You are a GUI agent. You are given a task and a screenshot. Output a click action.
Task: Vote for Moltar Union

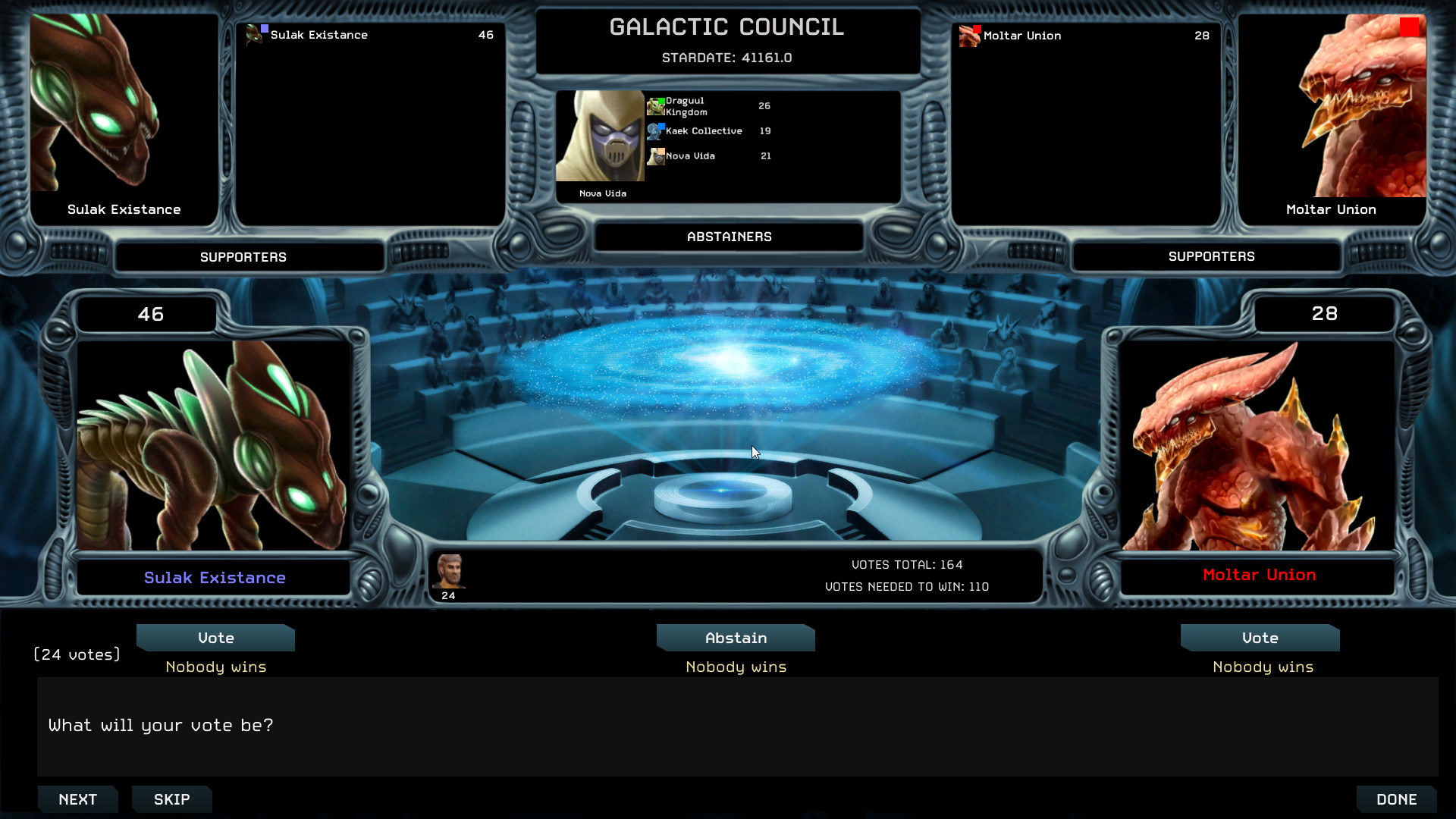pos(1259,638)
